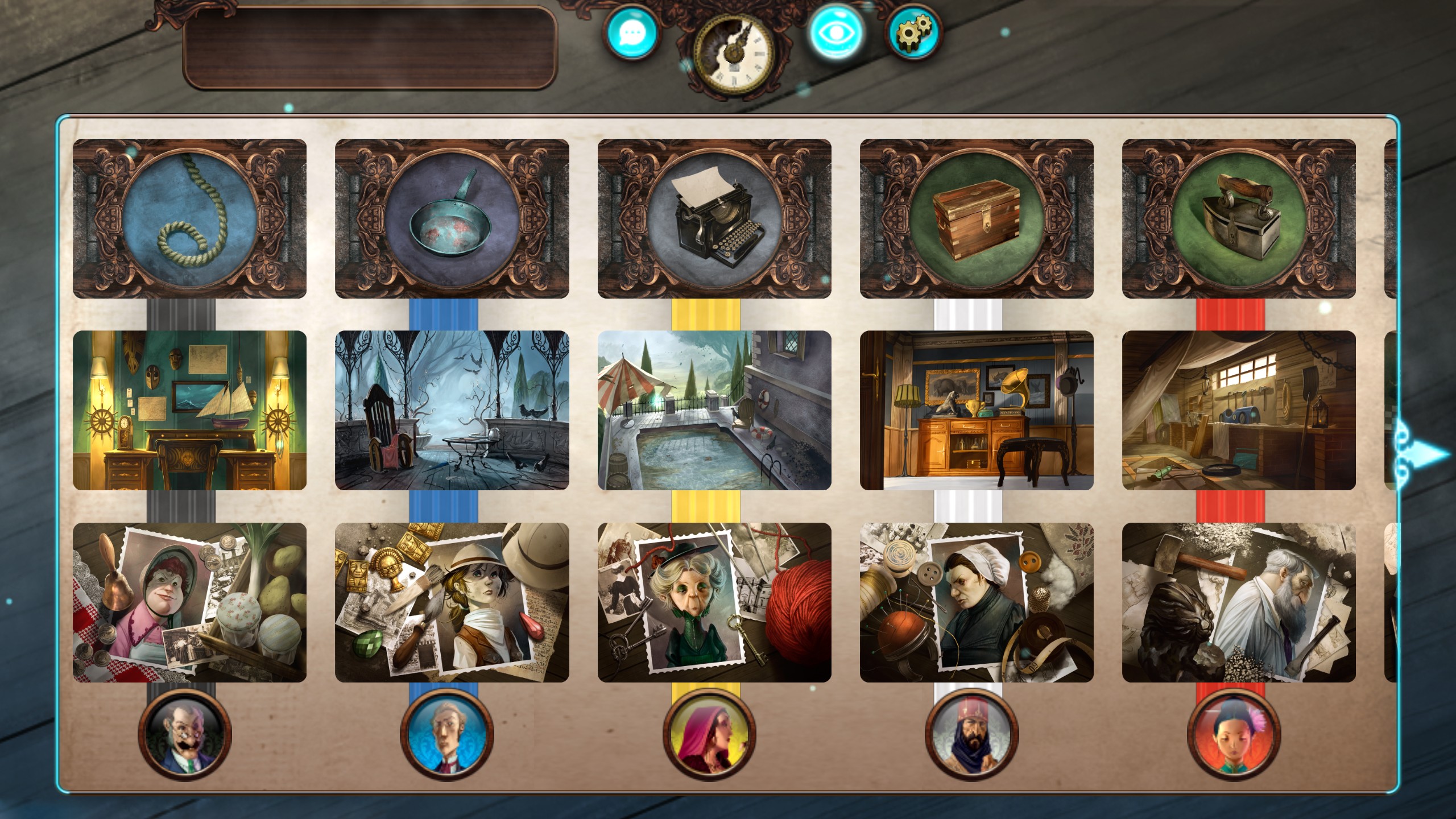Select the cook suspect card
This screenshot has height=819, width=1456.
coord(189,602)
